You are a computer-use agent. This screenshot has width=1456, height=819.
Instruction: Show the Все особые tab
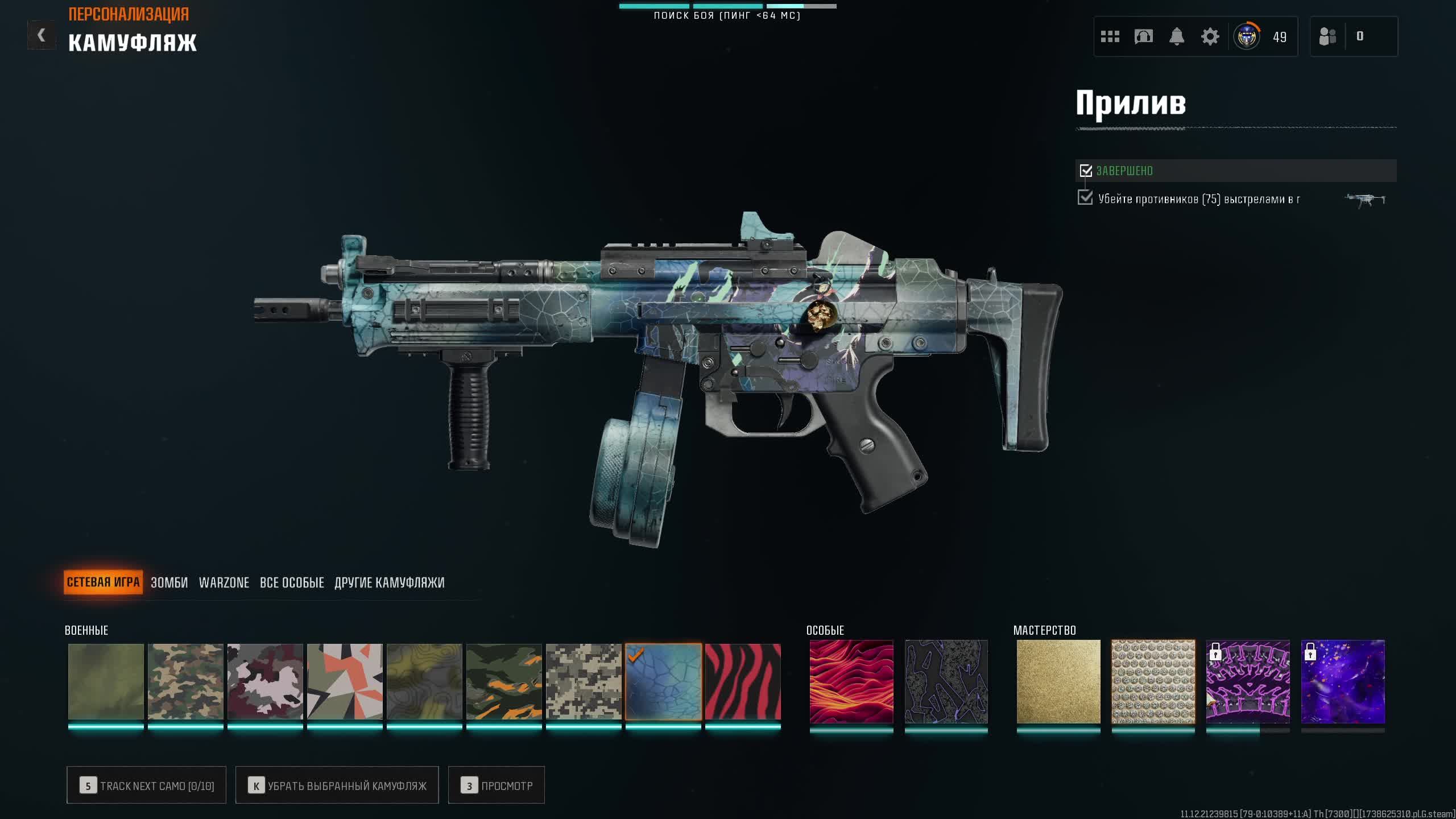point(292,582)
